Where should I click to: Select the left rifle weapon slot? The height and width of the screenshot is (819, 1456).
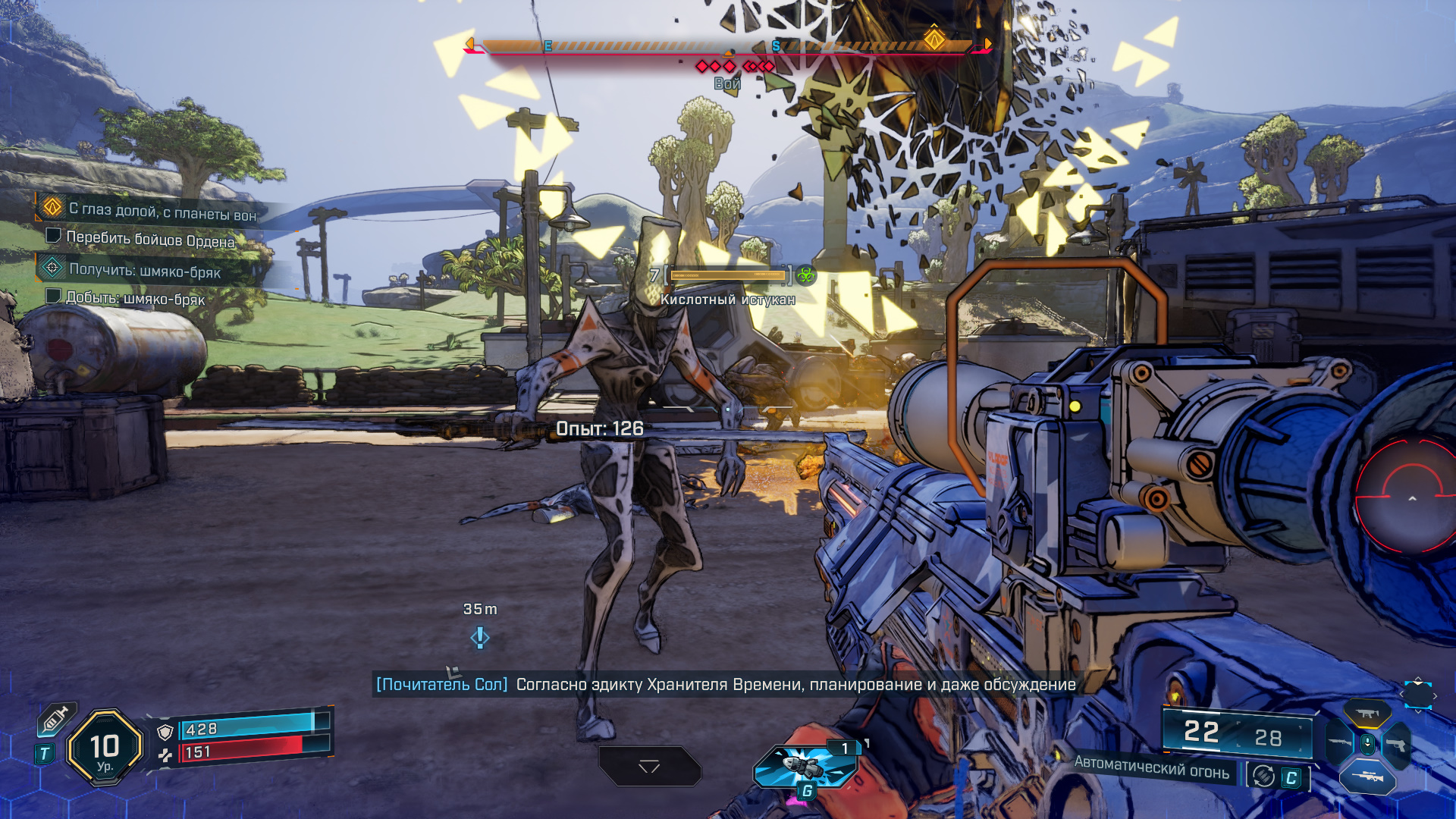coord(1340,742)
